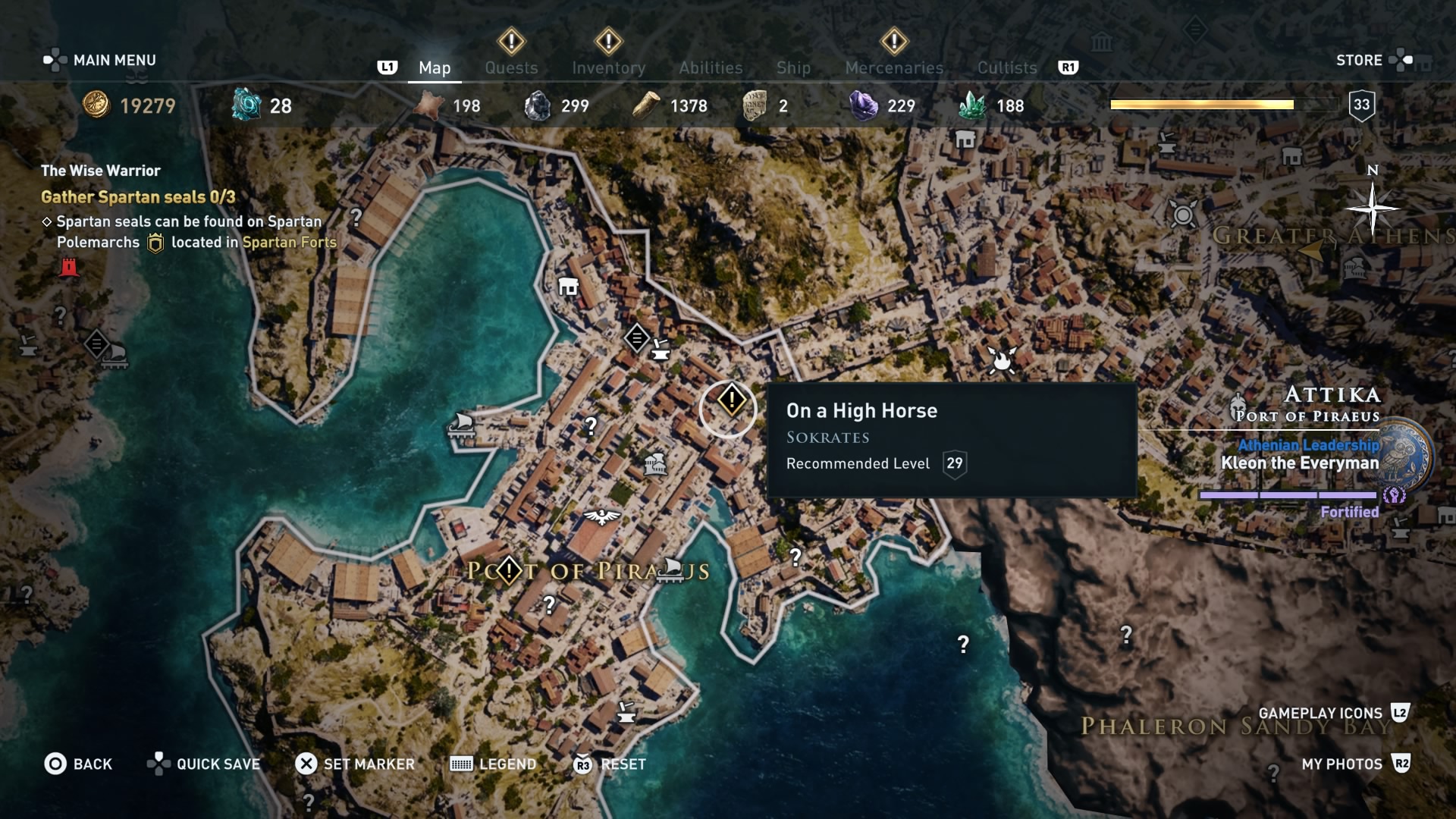Select the leader house icon below Mercenaries

click(965, 140)
